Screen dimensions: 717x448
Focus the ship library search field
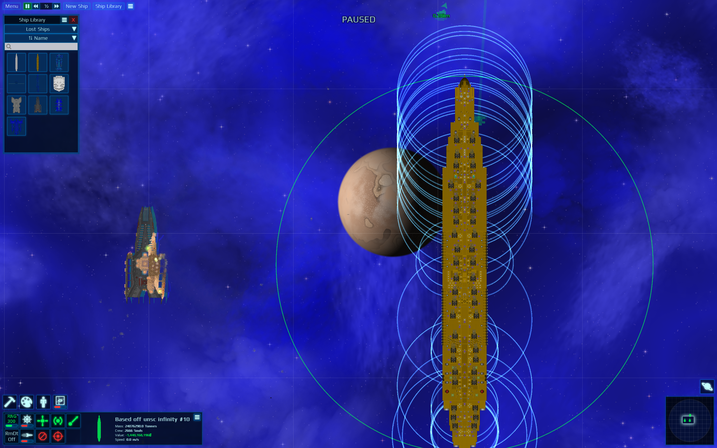41,47
